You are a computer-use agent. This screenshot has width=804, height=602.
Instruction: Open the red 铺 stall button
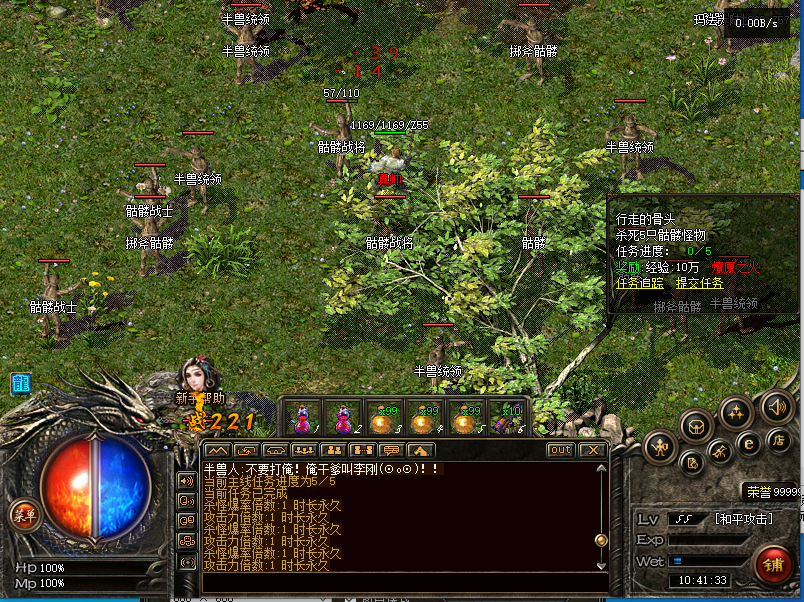click(772, 564)
